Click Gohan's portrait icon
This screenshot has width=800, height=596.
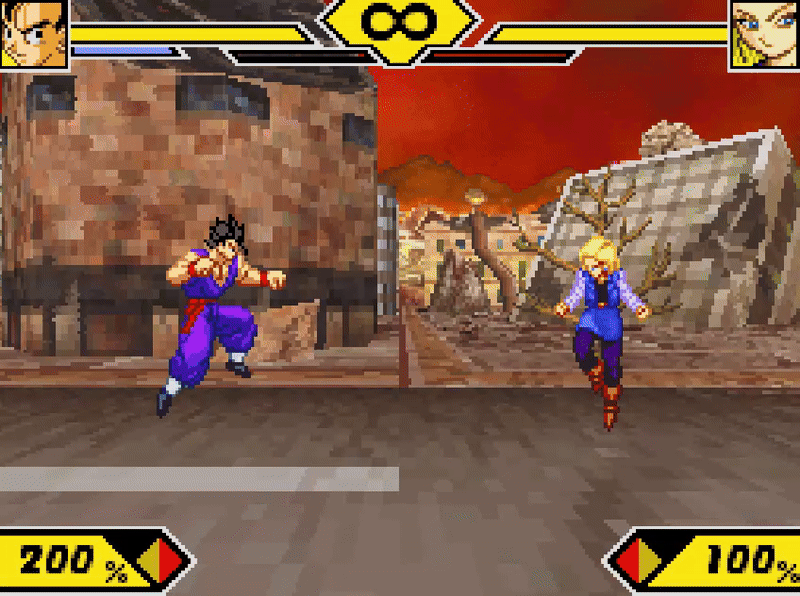point(33,33)
